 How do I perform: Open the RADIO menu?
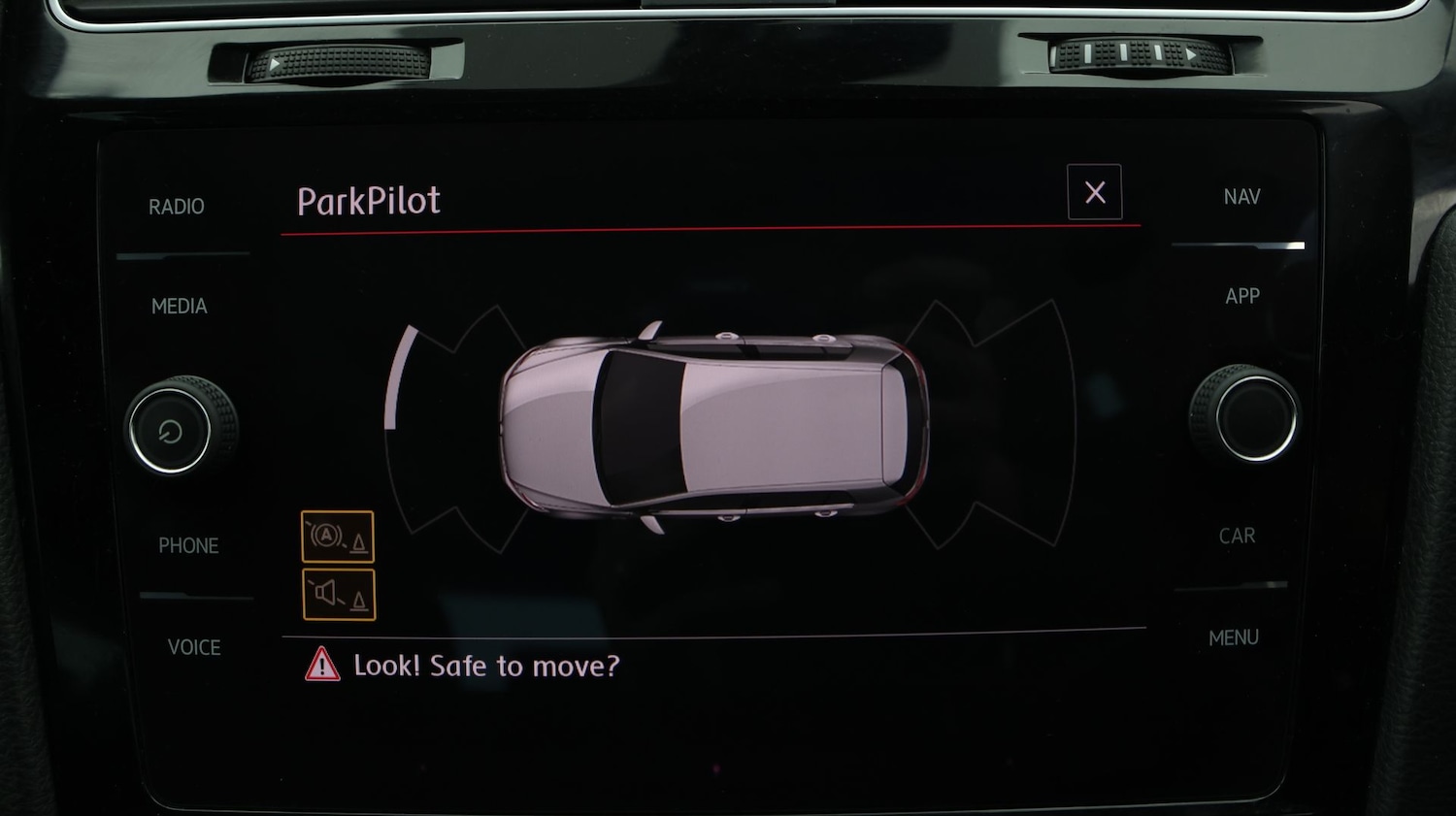click(x=177, y=207)
